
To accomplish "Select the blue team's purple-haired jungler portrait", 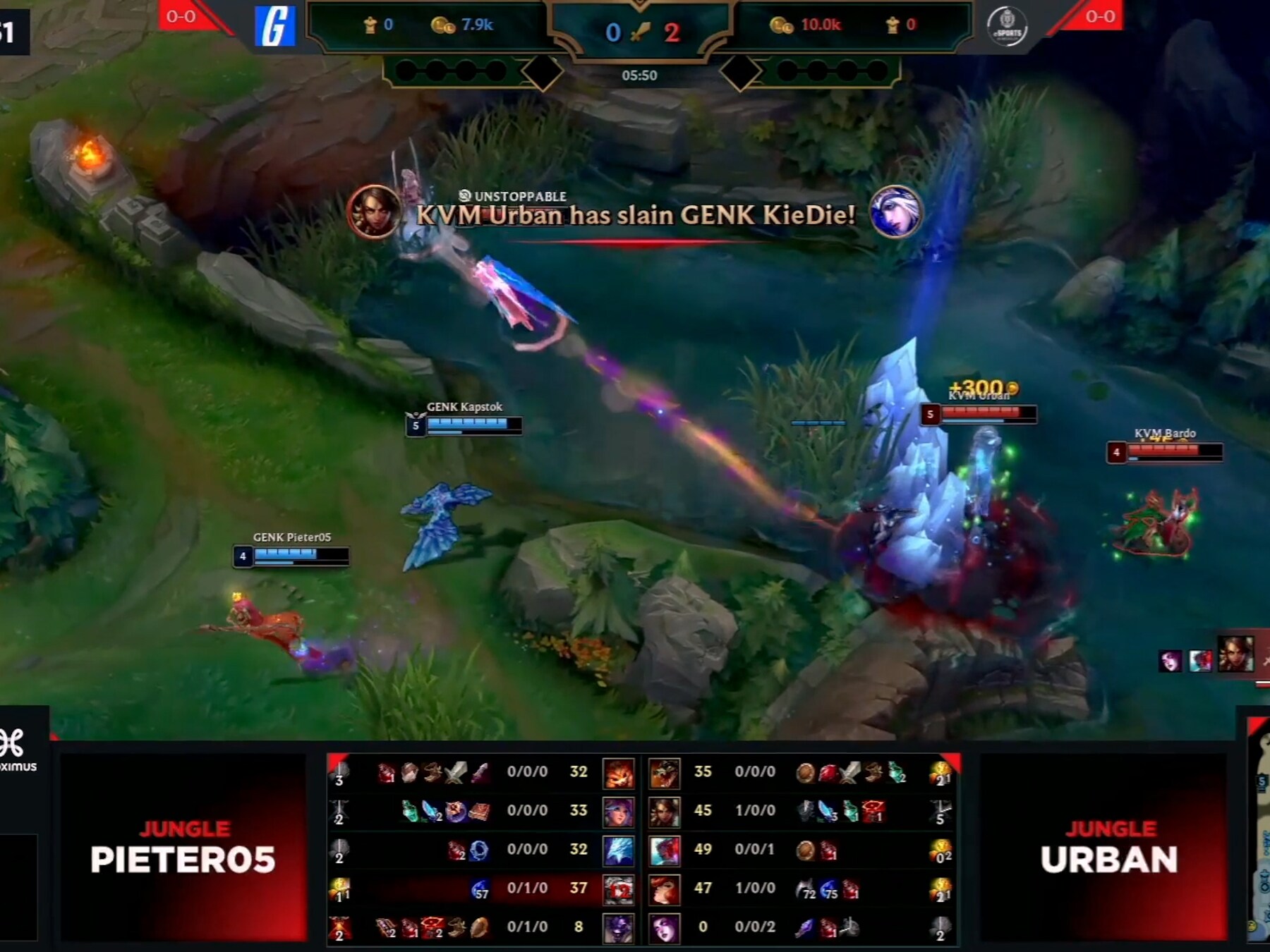I will (618, 812).
